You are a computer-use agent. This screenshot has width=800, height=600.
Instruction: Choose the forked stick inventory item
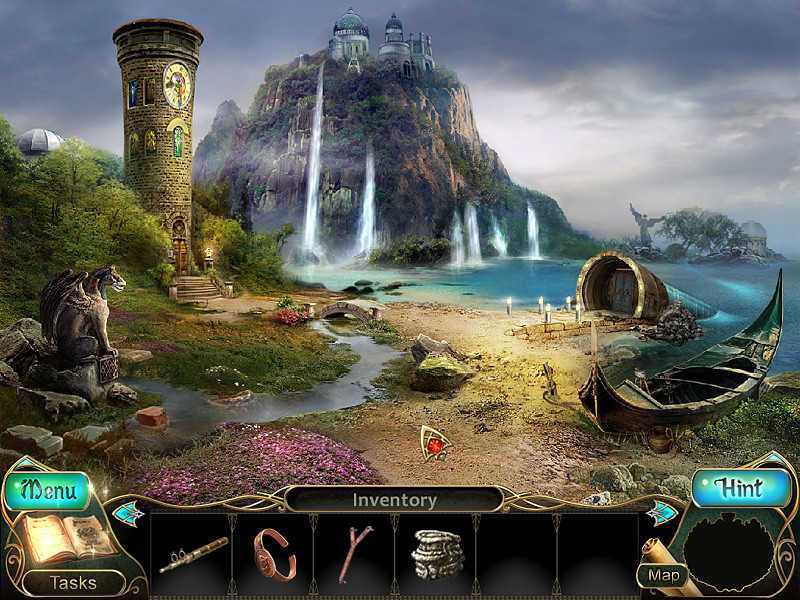pyautogui.click(x=354, y=553)
